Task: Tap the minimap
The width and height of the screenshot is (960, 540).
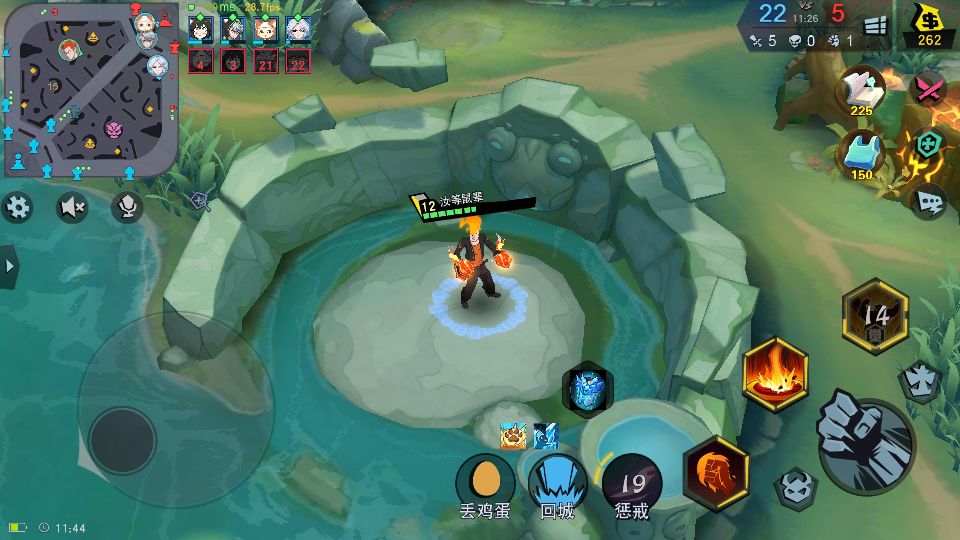Action: [90, 90]
